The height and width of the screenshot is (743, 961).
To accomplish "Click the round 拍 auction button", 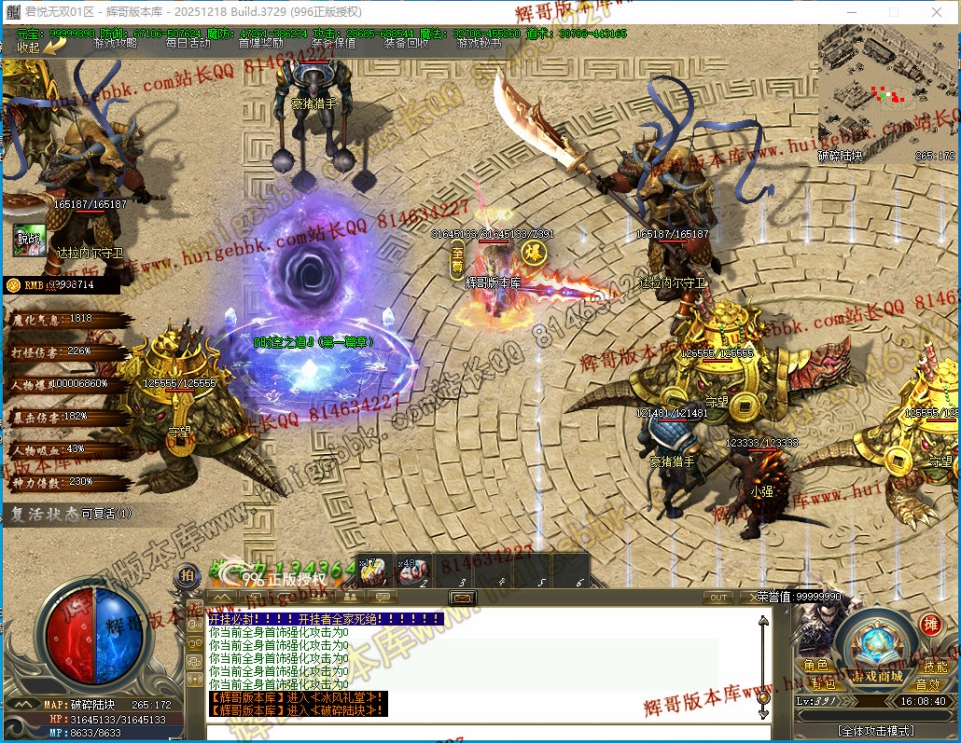I will tap(187, 576).
